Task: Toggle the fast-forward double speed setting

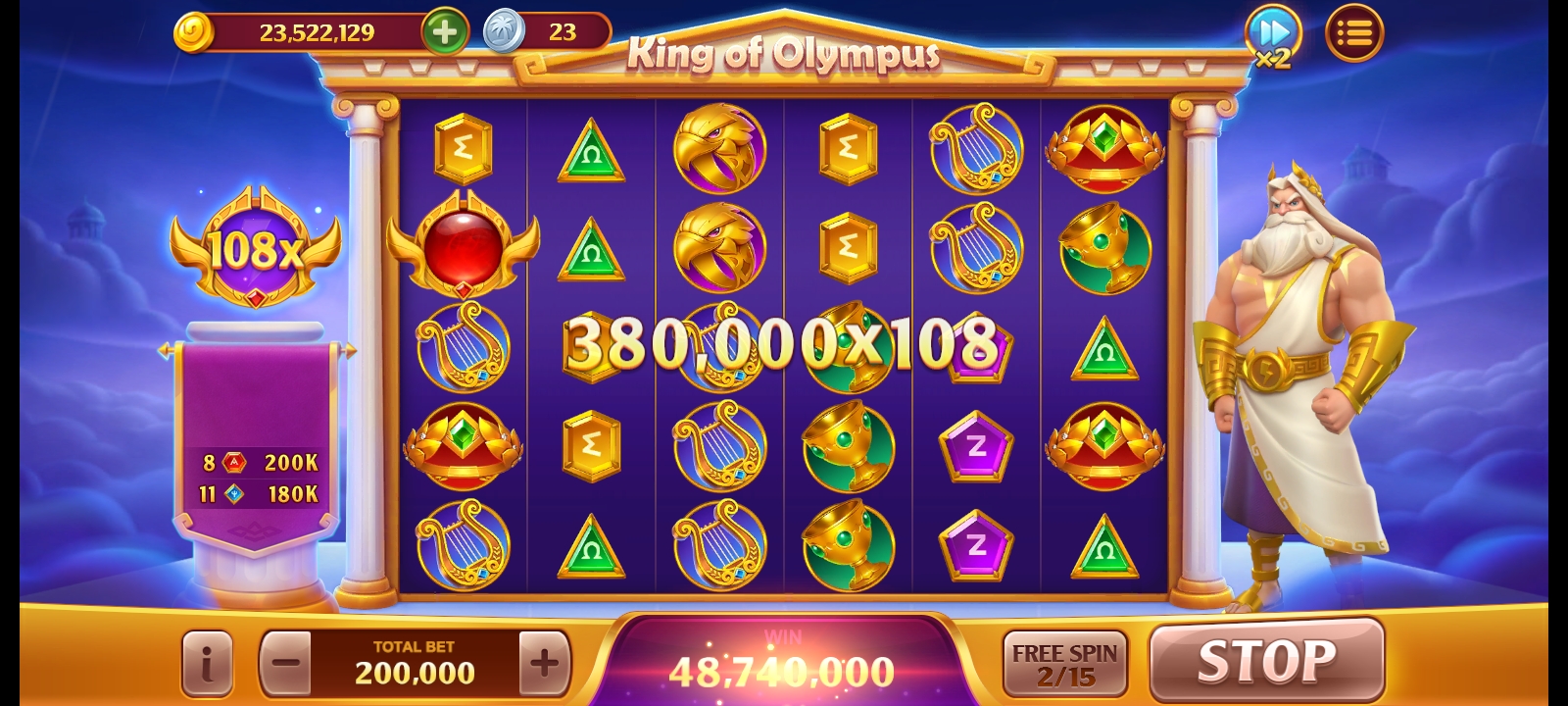Action: (1272, 32)
